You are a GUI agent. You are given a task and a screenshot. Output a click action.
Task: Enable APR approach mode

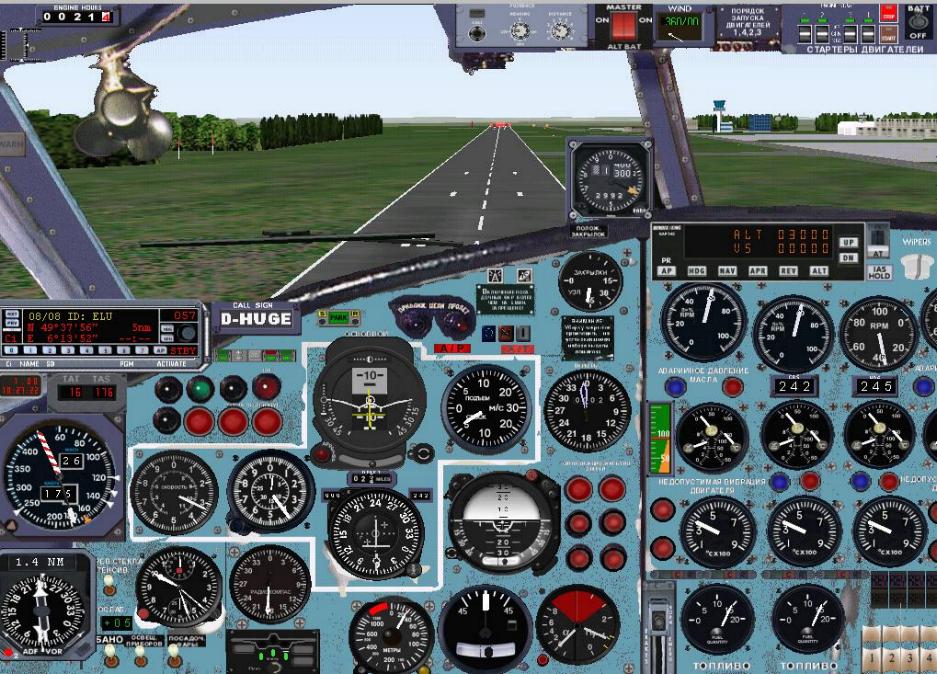pos(758,271)
